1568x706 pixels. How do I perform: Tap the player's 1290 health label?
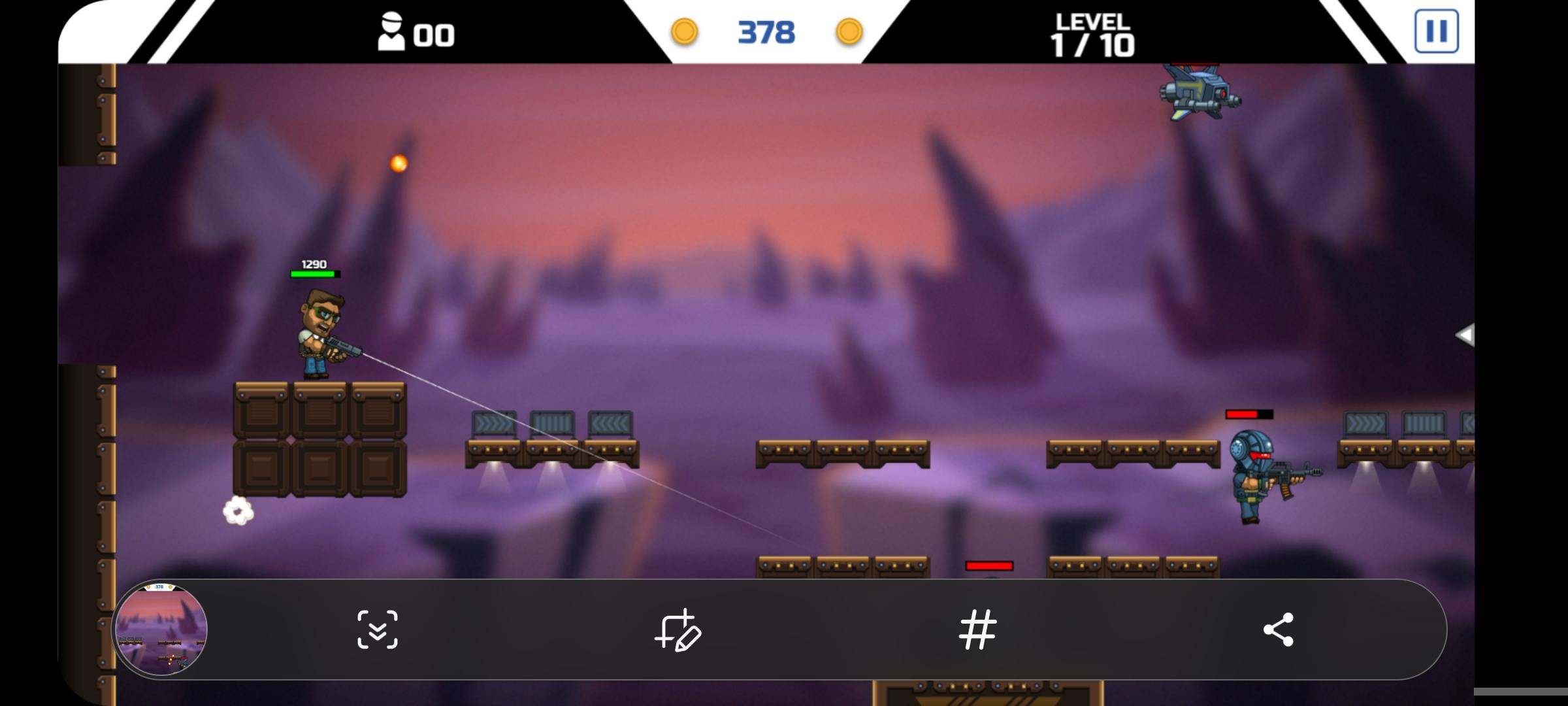coord(314,264)
